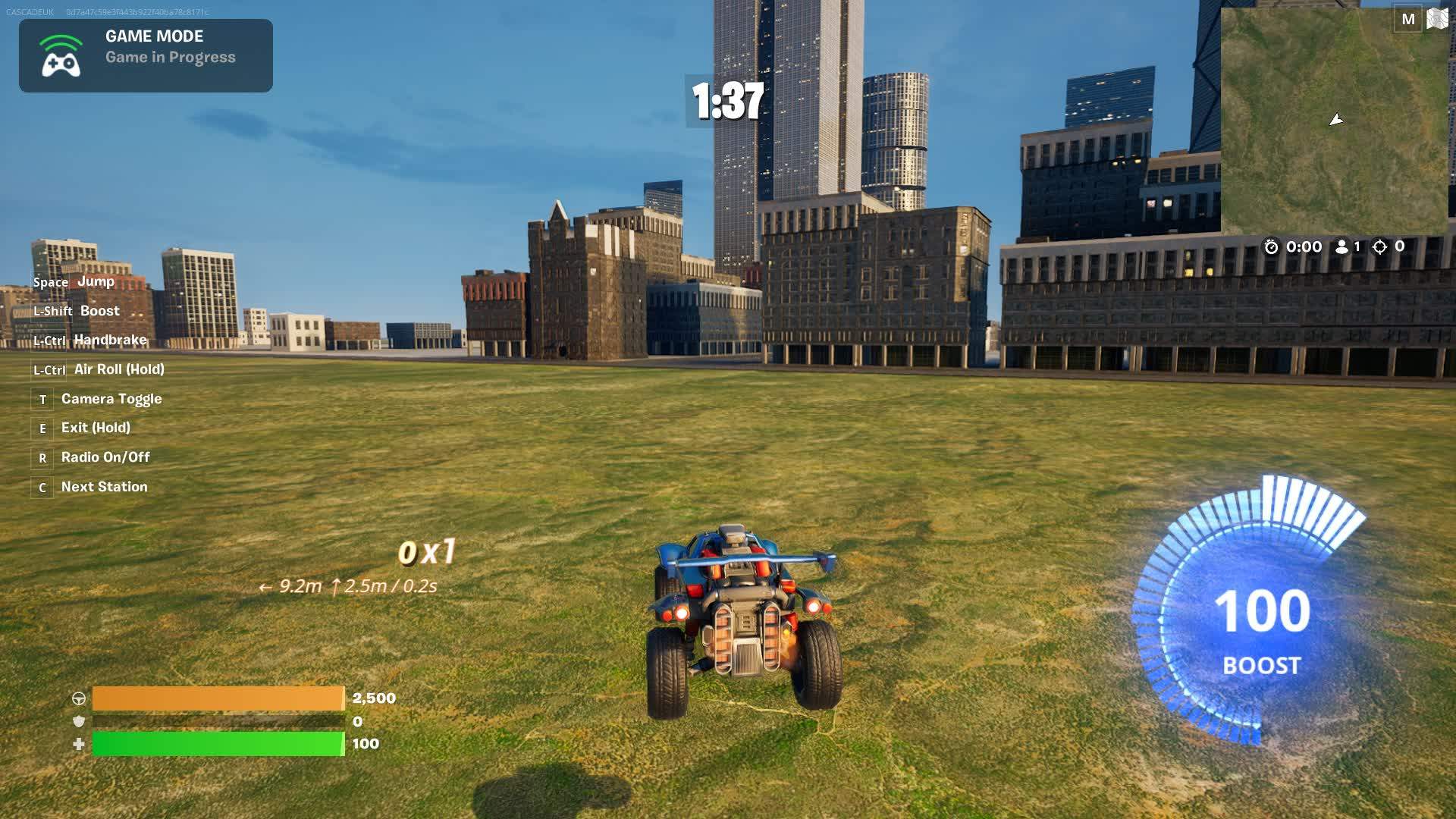Screen dimensions: 1456x819
Task: Toggle the camera with Camera Toggle
Action: click(111, 398)
